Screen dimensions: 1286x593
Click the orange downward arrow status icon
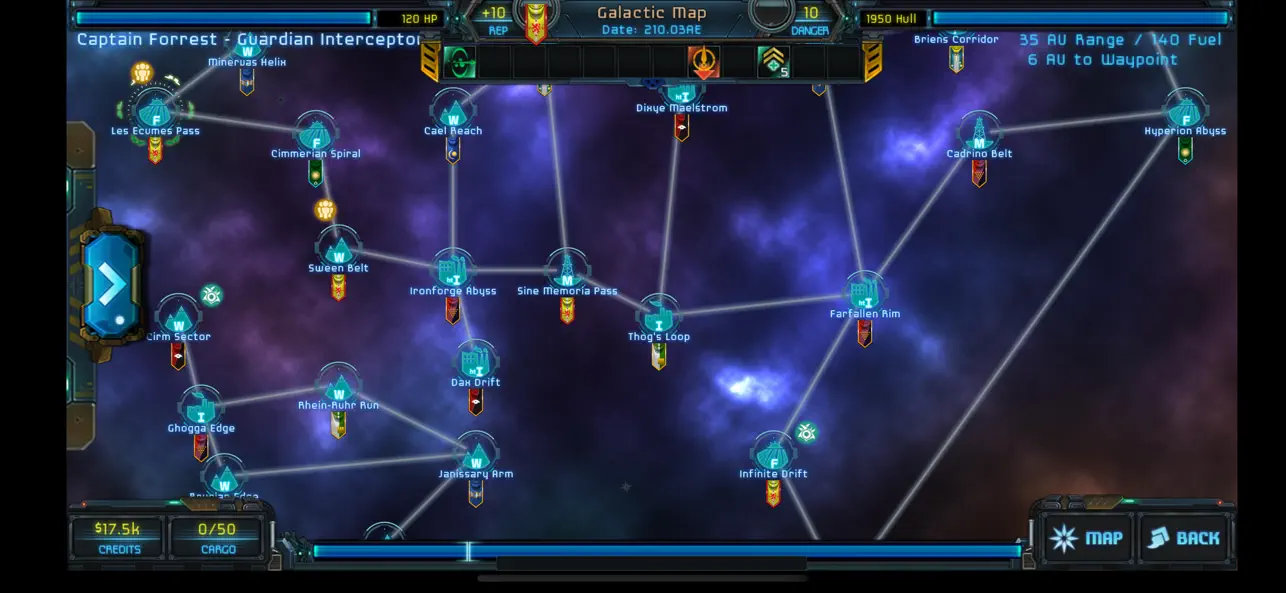tap(704, 63)
